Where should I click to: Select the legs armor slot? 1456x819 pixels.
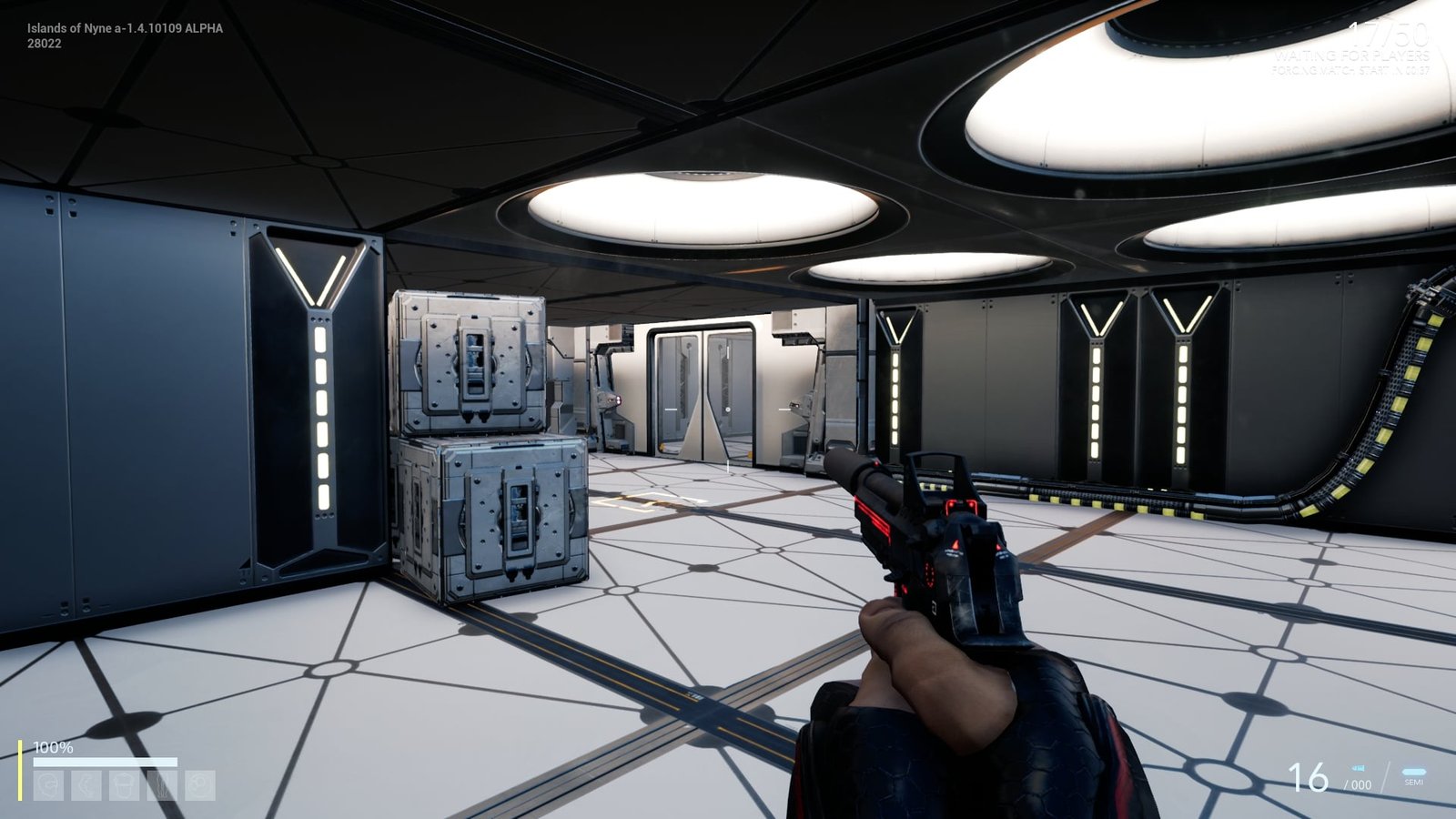[x=163, y=785]
